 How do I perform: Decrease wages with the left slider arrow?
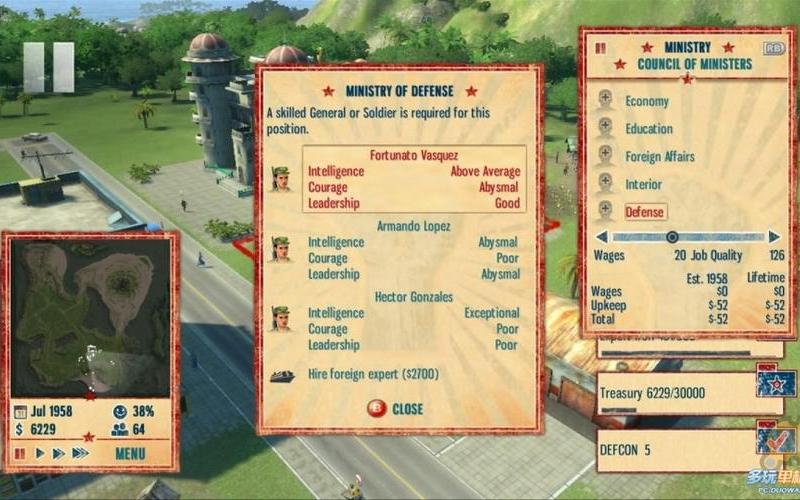[601, 237]
